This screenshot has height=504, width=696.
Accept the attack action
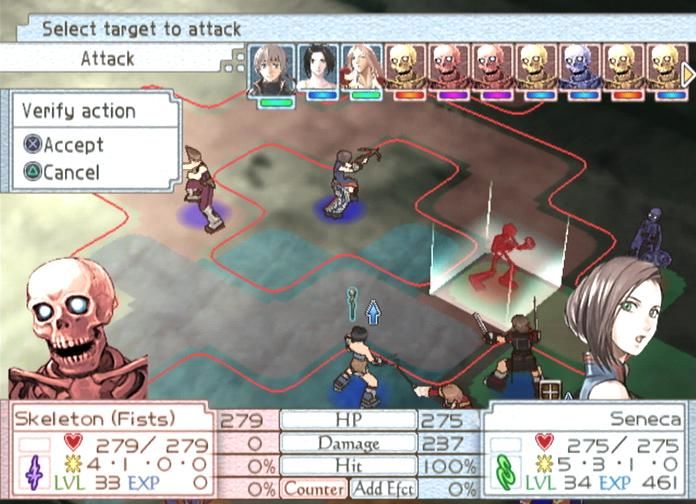pos(64,146)
